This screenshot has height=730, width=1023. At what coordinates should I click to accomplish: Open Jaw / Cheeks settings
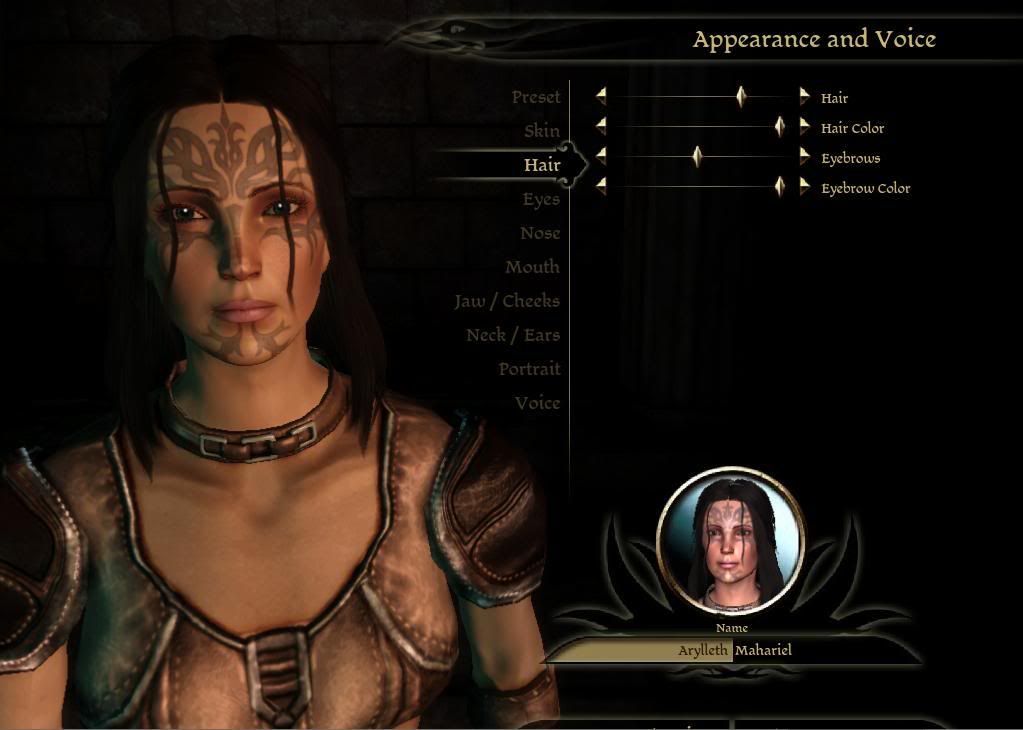pyautogui.click(x=507, y=301)
